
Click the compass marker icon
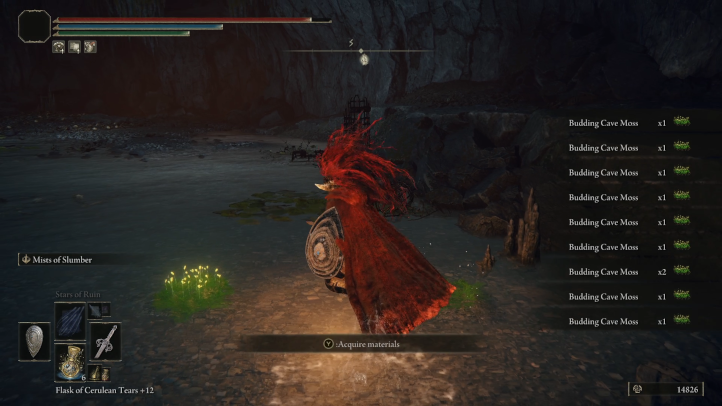(364, 59)
